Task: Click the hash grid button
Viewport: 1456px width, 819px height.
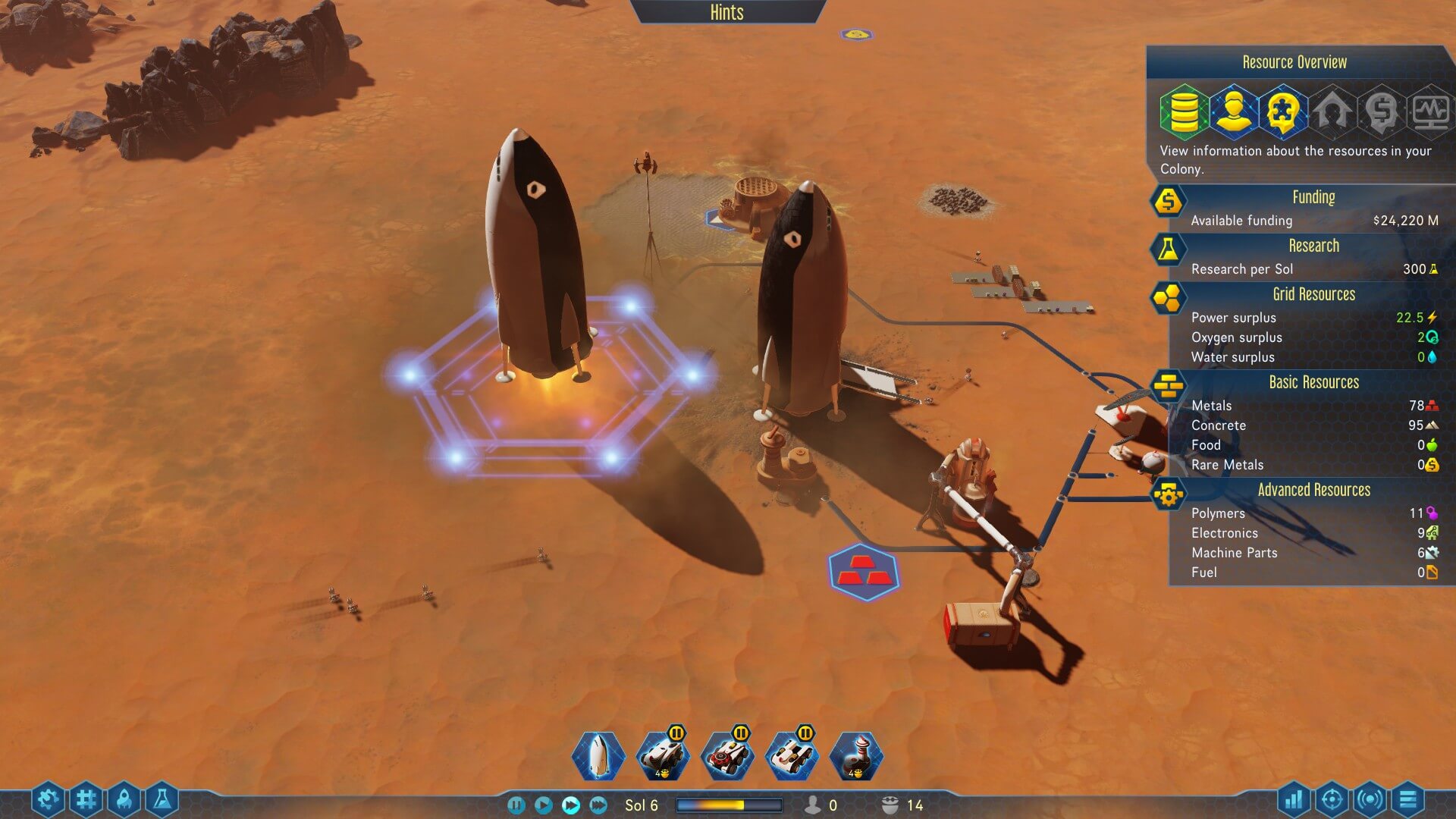Action: (86, 799)
